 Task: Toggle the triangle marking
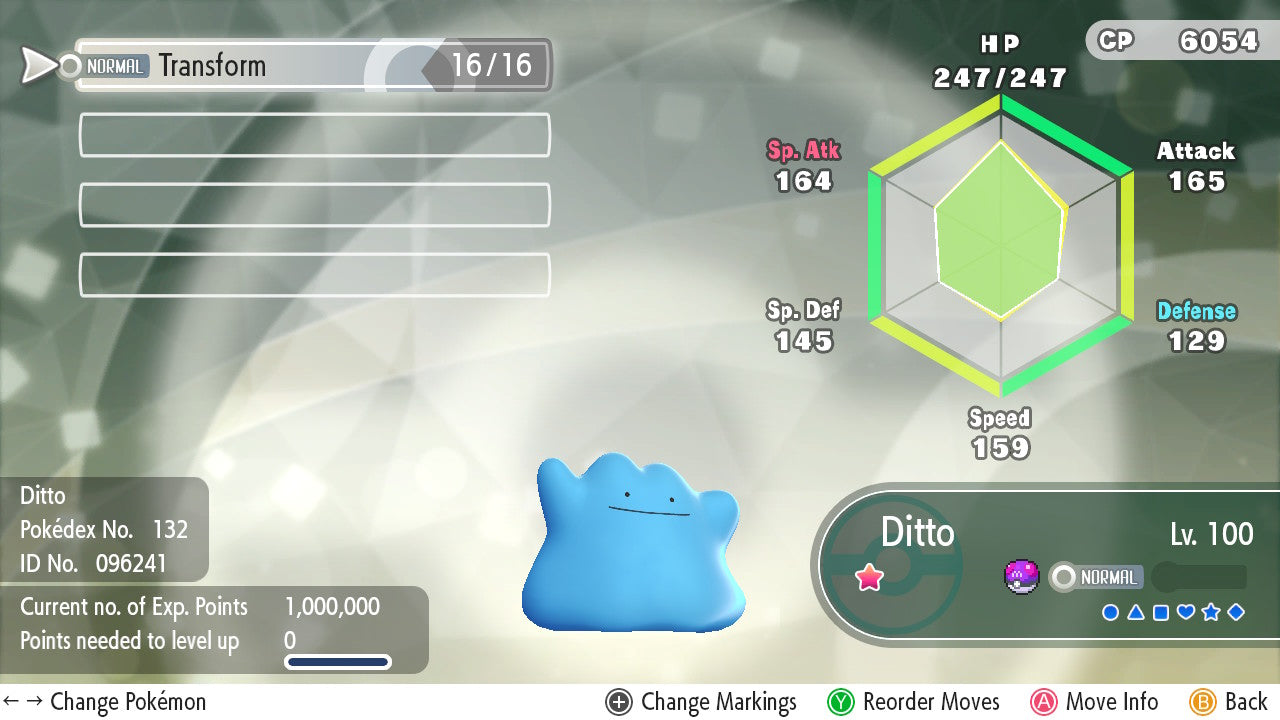[x=1136, y=612]
